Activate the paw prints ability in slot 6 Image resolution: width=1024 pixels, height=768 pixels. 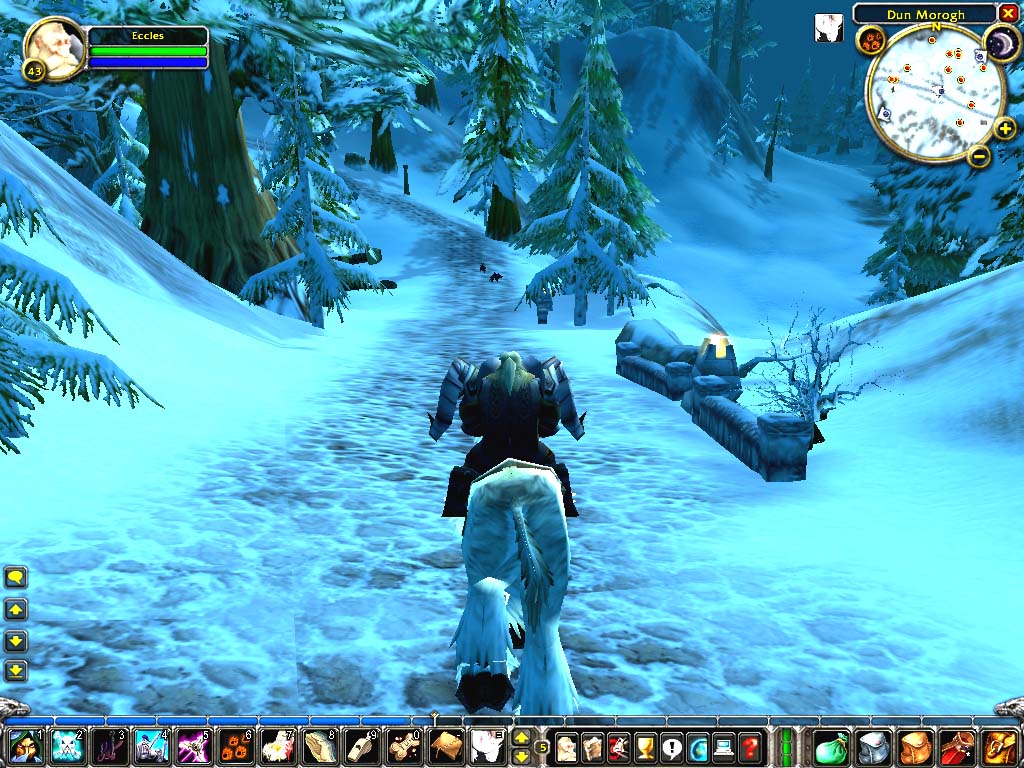click(234, 746)
